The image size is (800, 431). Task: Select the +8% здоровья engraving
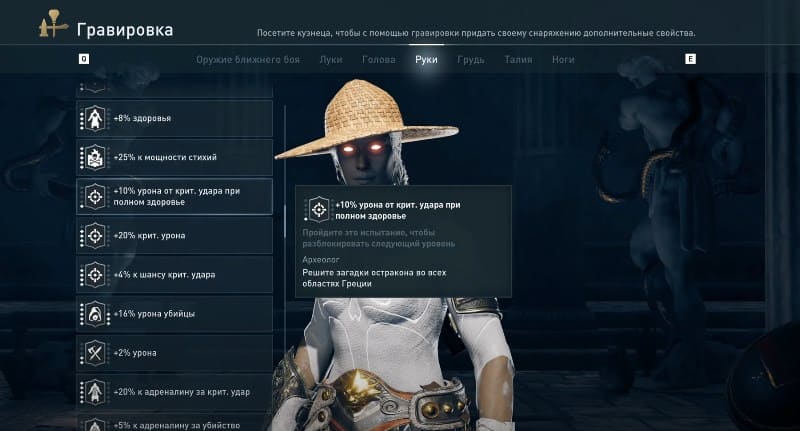[x=175, y=118]
